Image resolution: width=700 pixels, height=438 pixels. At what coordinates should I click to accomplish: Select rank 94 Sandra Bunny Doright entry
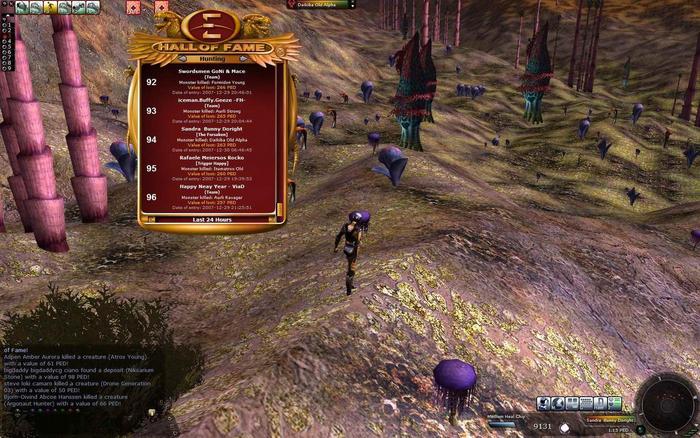click(x=212, y=139)
